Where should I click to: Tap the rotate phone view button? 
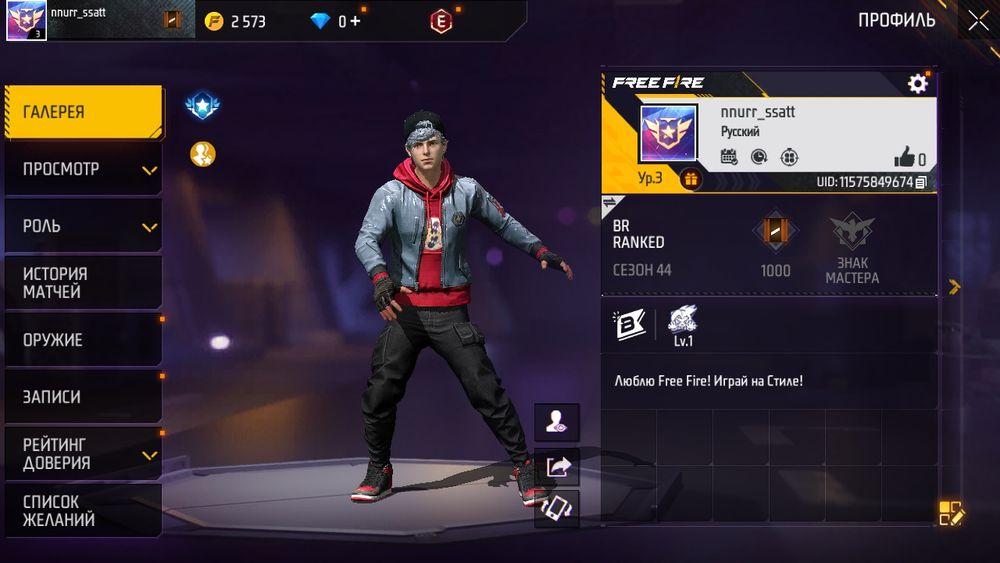coord(557,507)
